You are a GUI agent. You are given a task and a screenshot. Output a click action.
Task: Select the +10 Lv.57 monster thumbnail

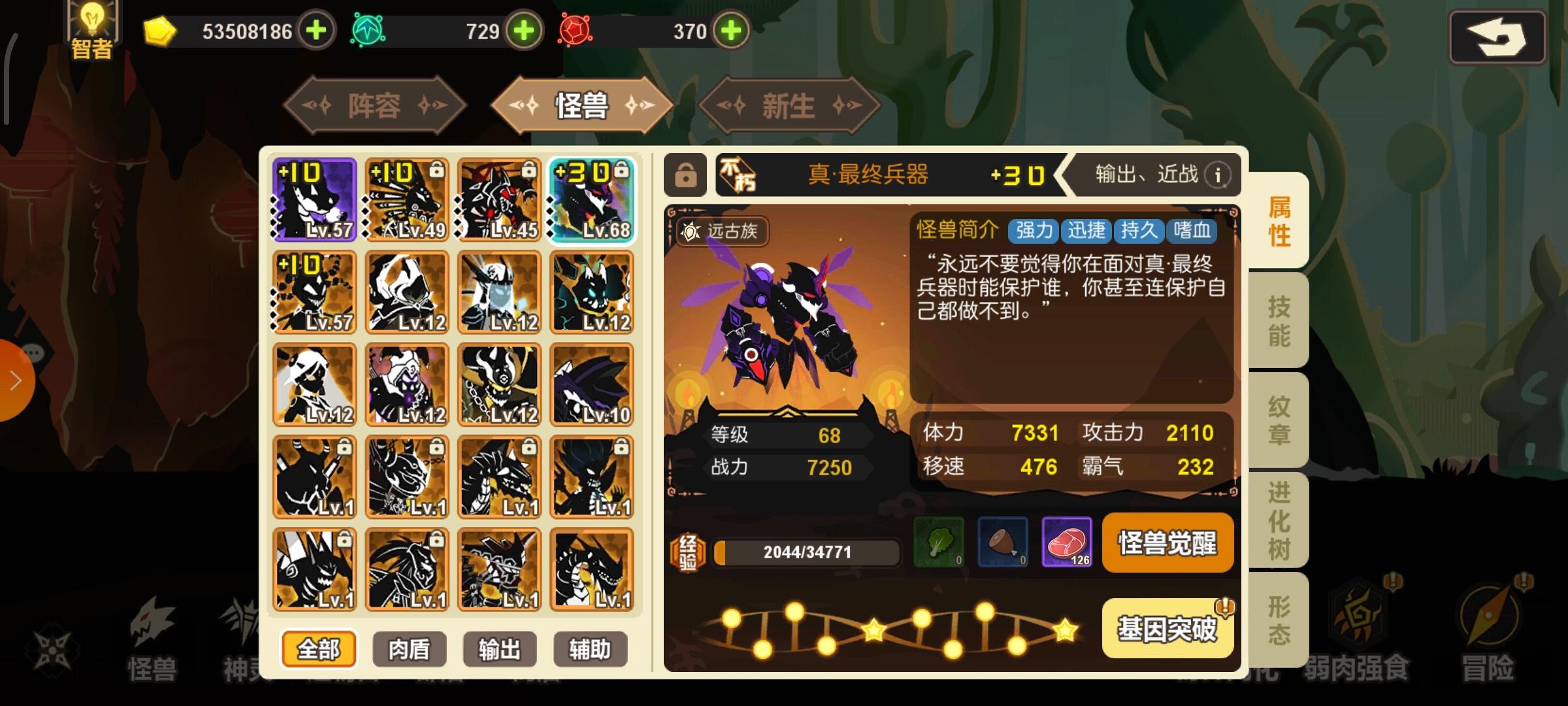pyautogui.click(x=314, y=199)
